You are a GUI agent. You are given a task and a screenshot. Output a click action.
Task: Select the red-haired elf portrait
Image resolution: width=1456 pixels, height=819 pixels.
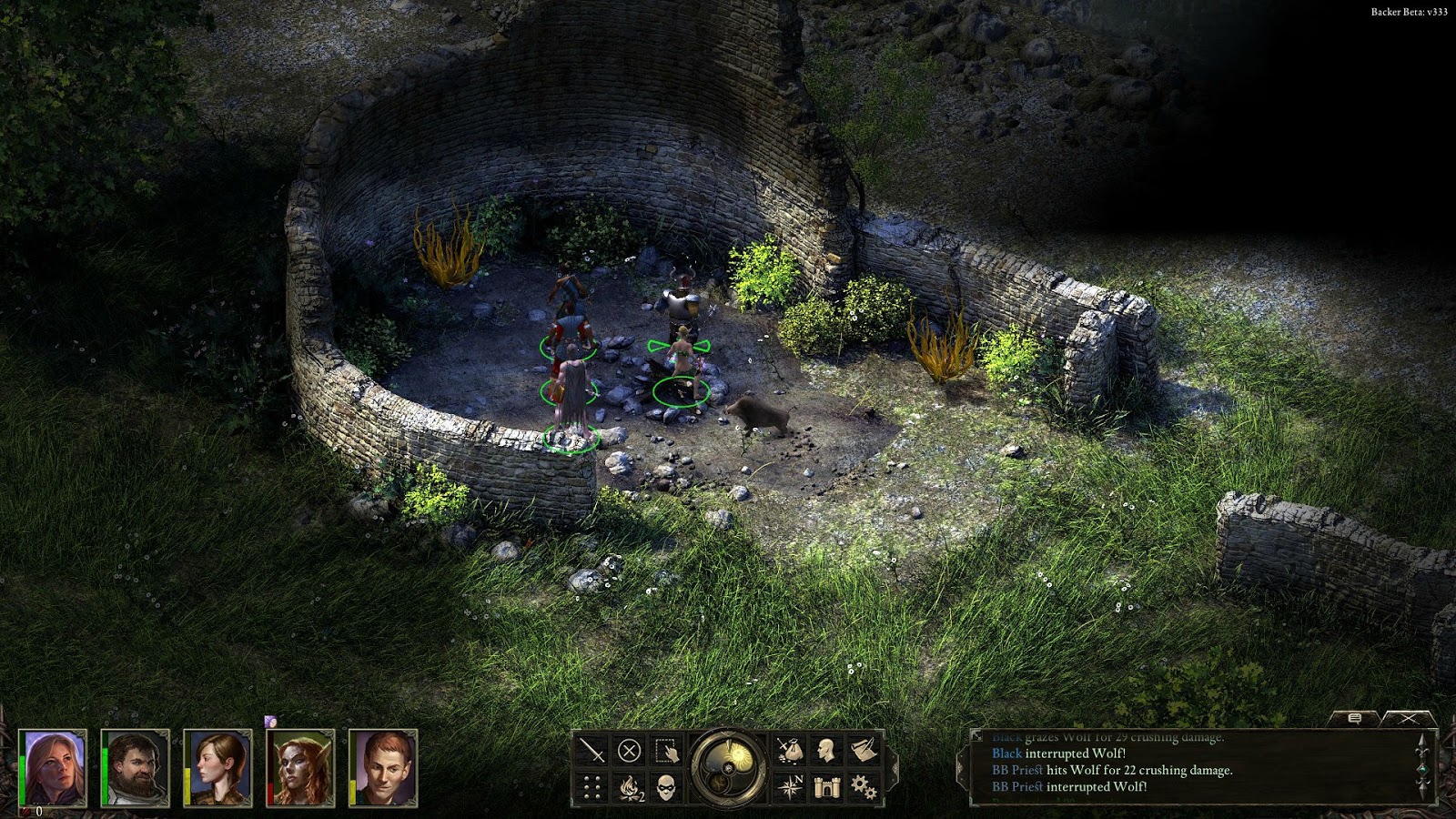301,766
